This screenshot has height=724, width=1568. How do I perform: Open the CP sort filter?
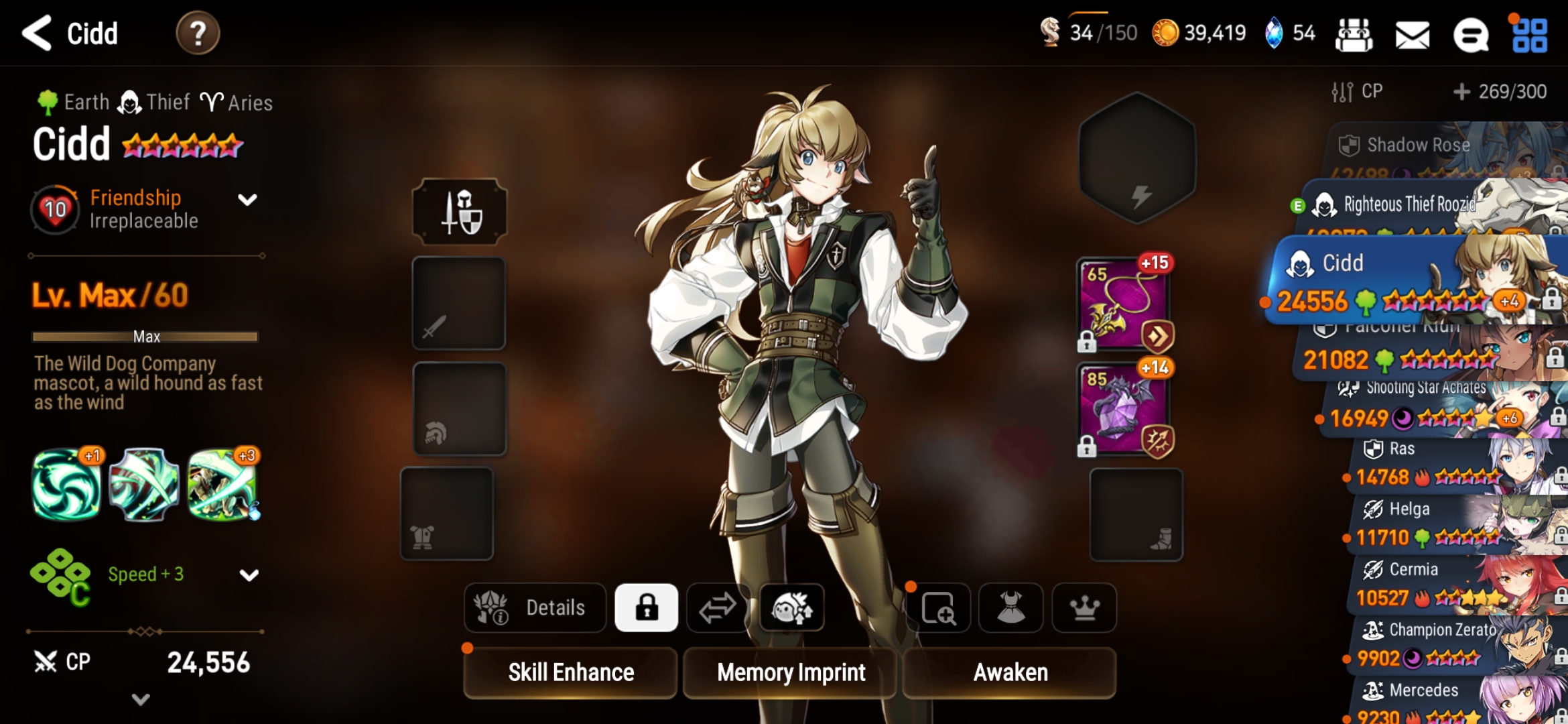(1357, 92)
